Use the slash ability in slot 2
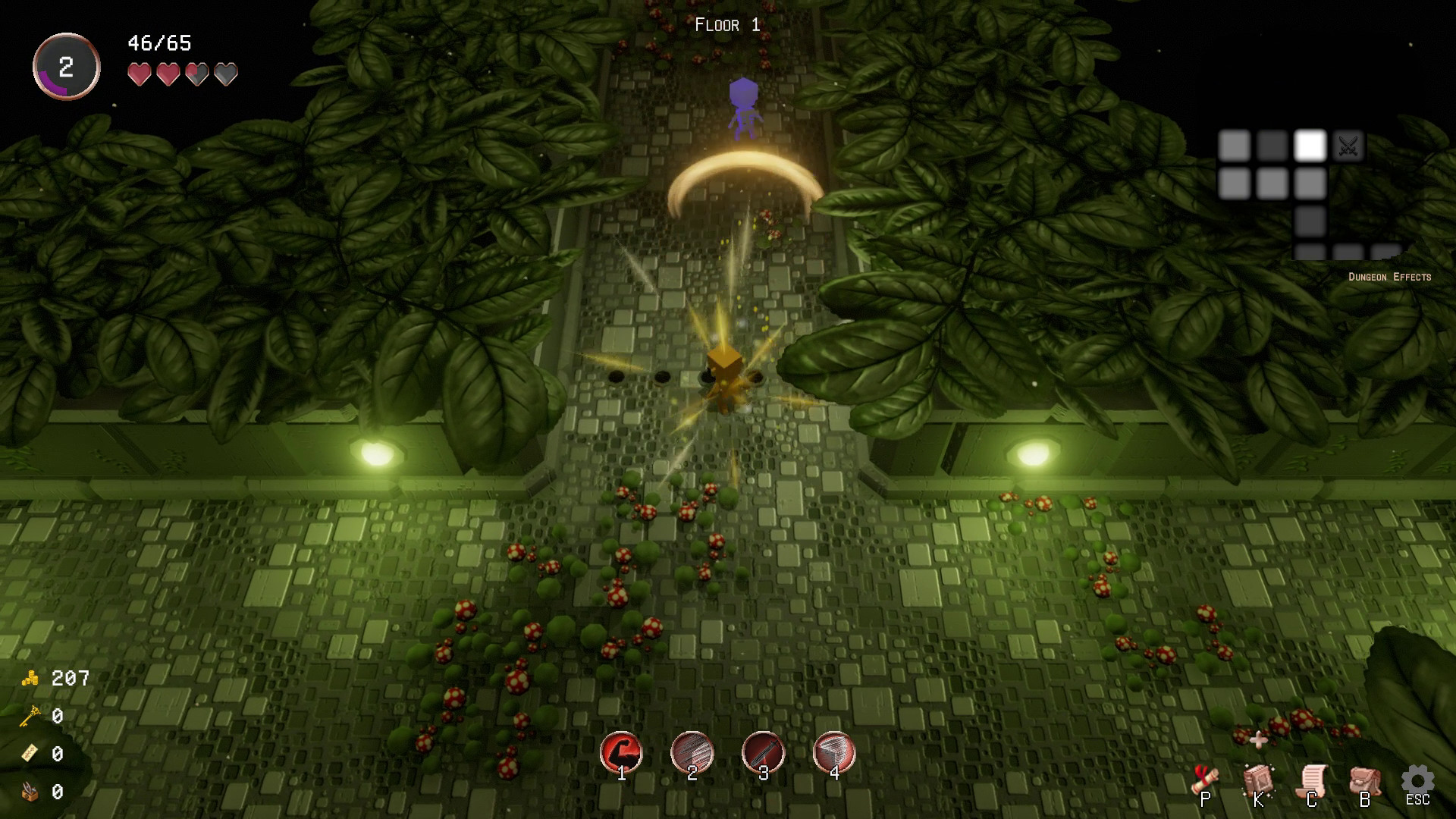Screen dimensions: 1456x819 [x=692, y=752]
